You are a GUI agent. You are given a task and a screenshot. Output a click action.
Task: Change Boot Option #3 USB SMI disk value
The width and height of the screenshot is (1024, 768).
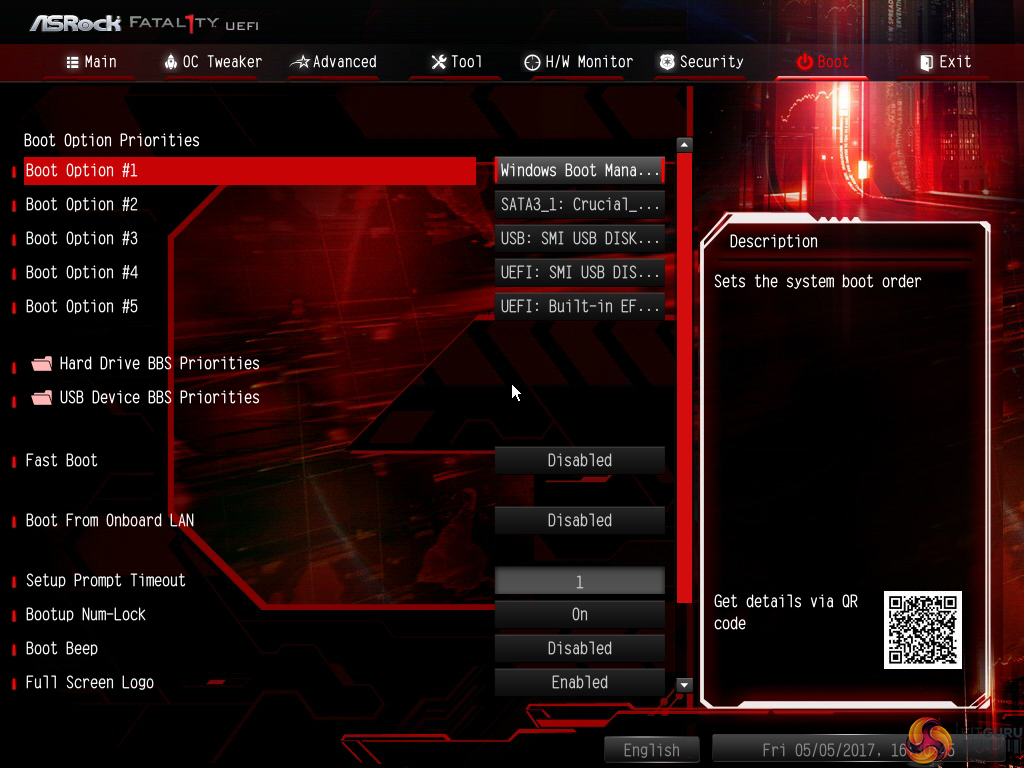(x=580, y=239)
